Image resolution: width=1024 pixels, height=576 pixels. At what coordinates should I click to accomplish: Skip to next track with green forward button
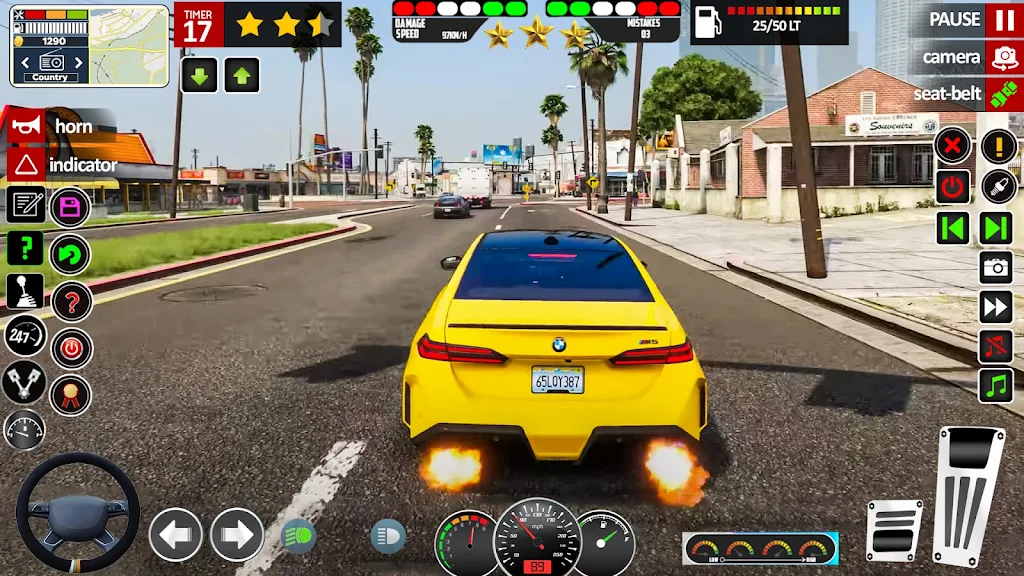(x=996, y=228)
